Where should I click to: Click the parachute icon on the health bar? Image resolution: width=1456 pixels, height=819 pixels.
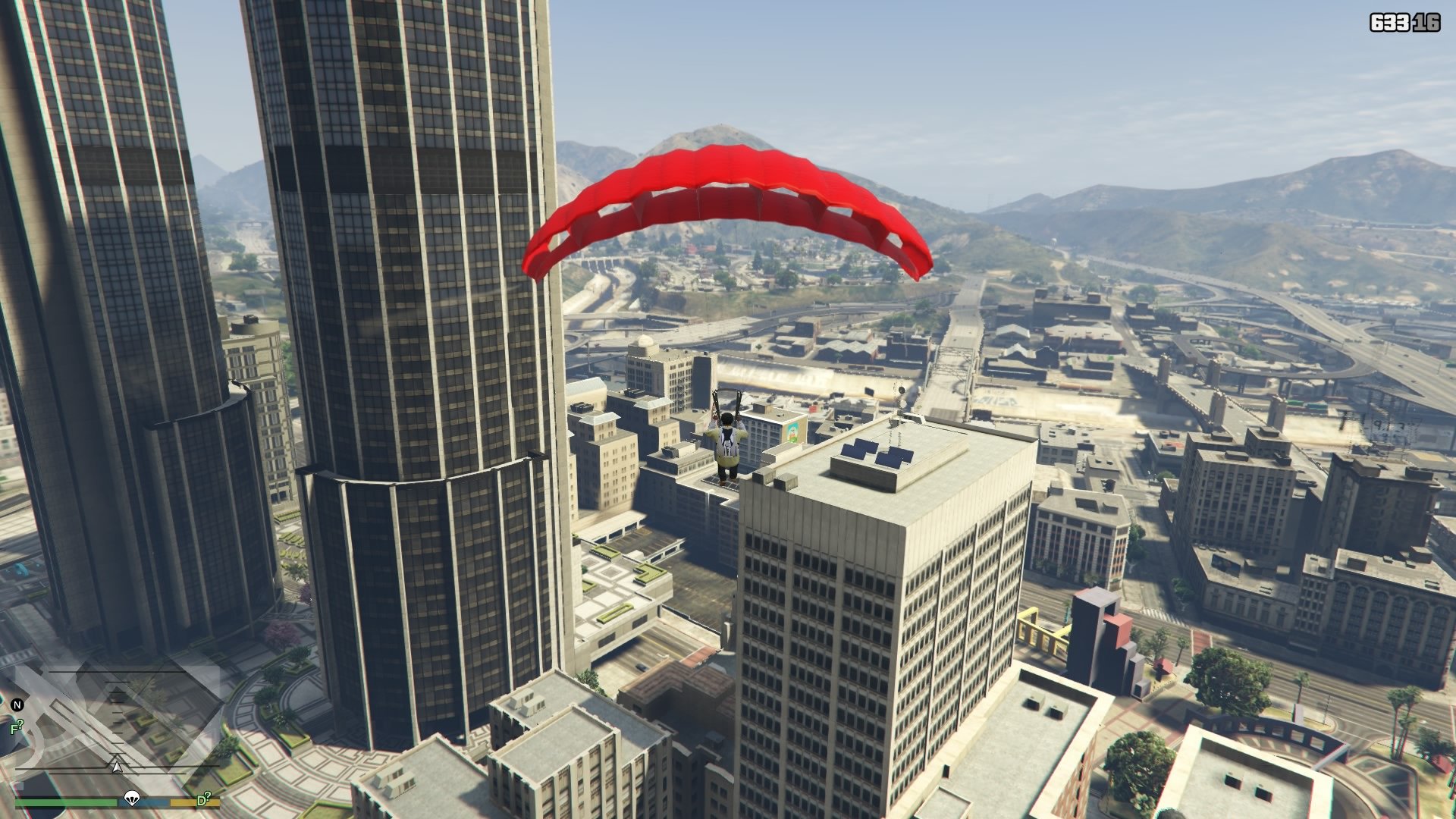point(132,800)
